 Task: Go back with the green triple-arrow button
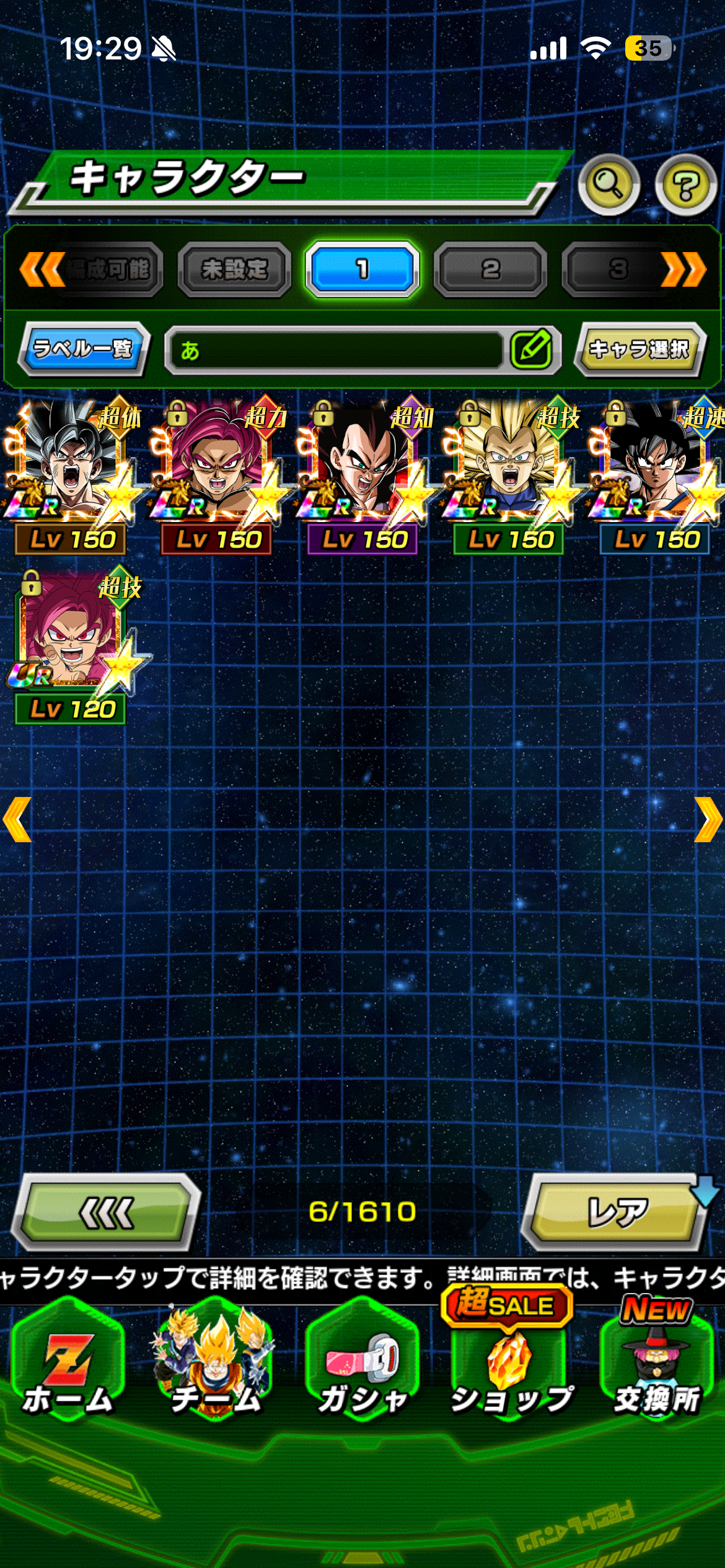pyautogui.click(x=107, y=1212)
